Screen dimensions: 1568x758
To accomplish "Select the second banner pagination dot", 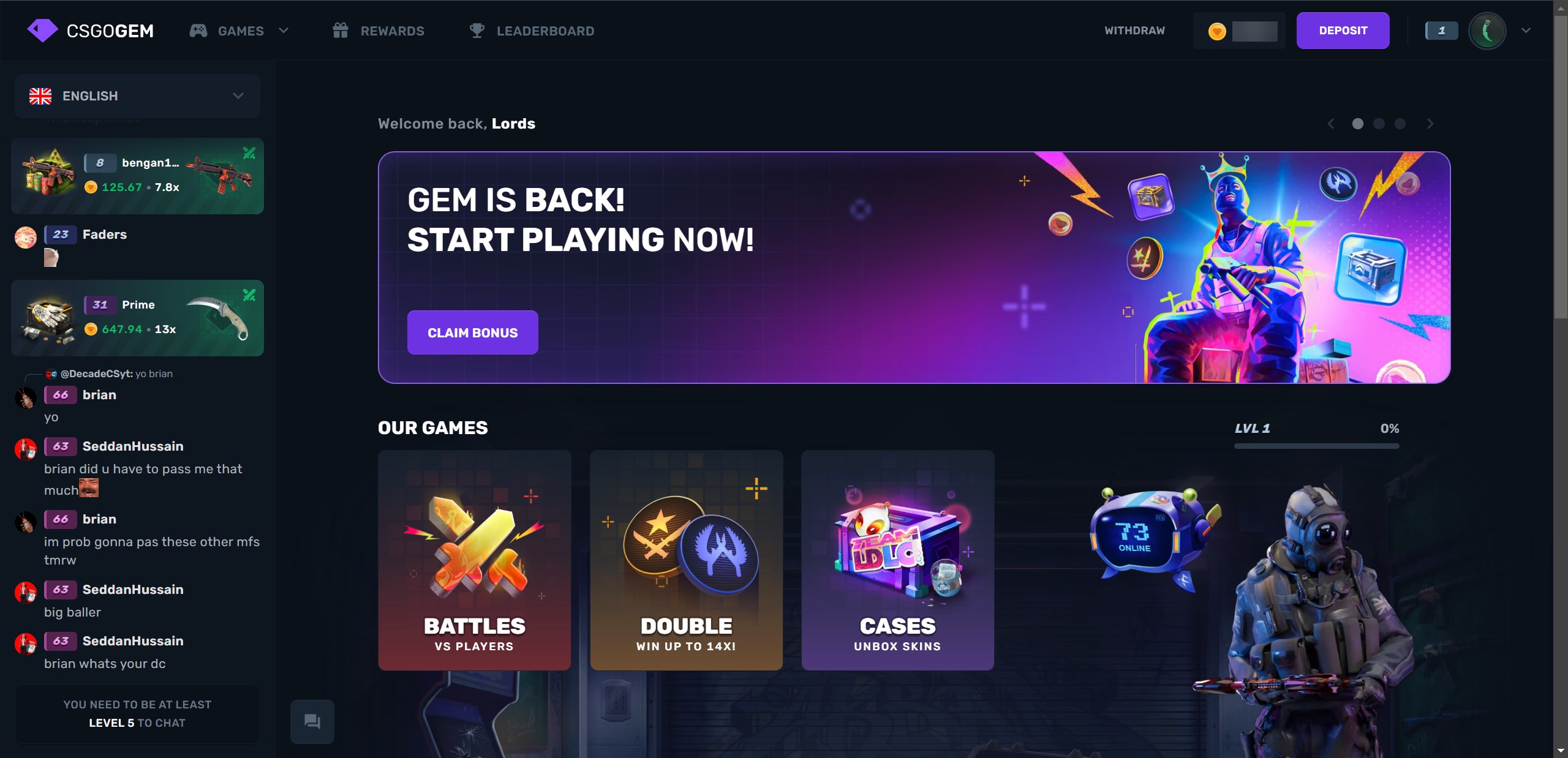I will click(1379, 124).
